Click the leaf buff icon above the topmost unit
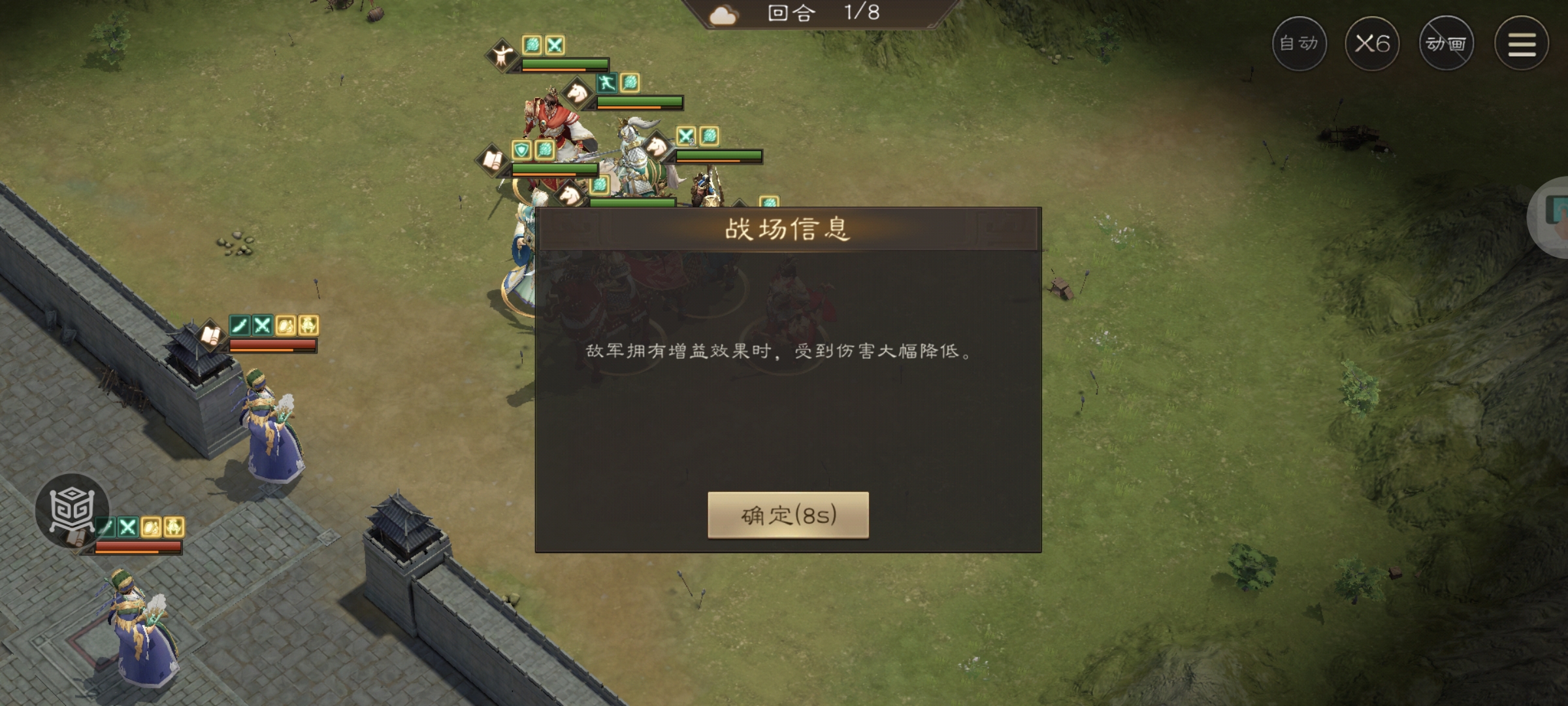The height and width of the screenshot is (706, 1568). pos(533,44)
